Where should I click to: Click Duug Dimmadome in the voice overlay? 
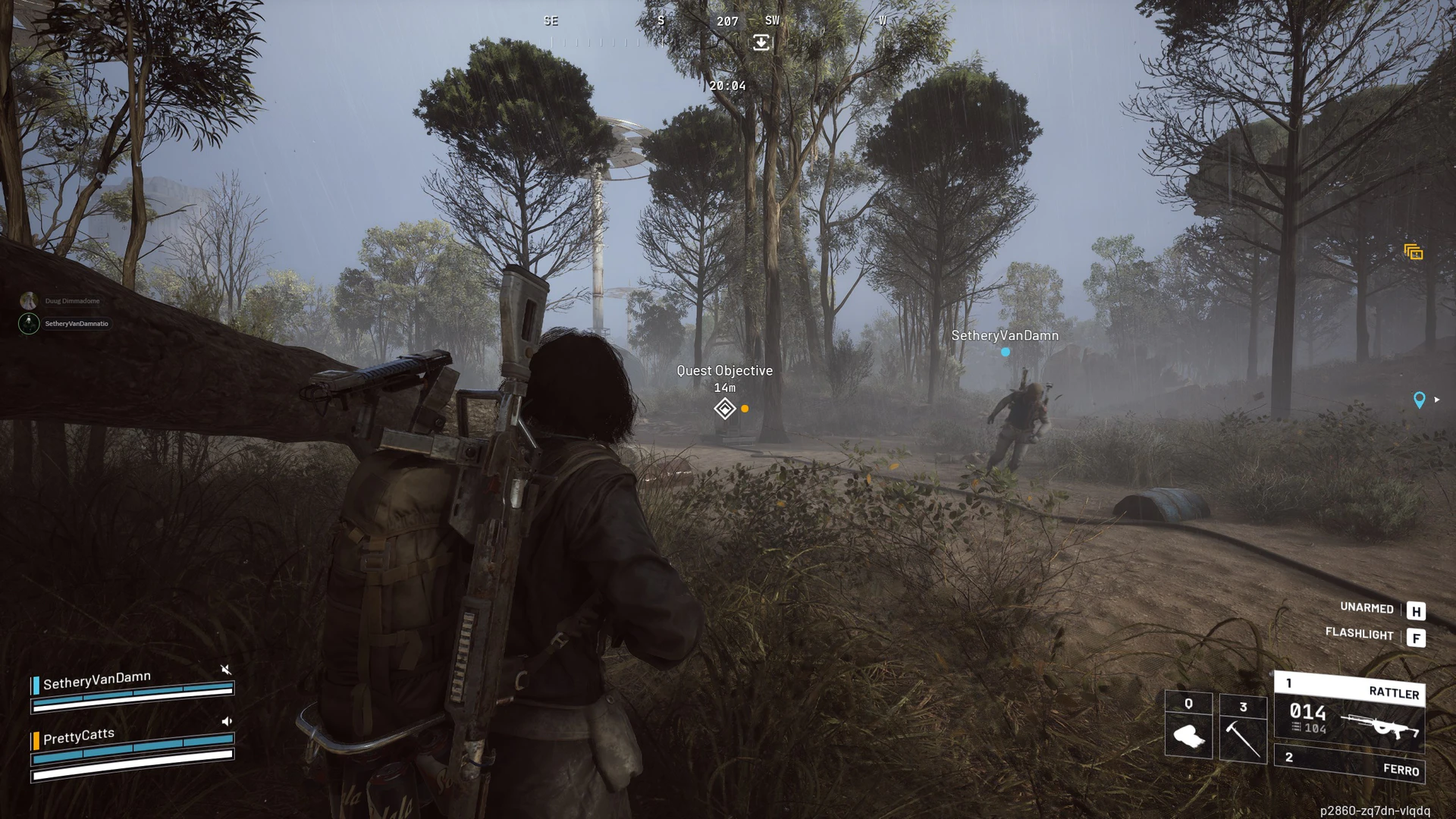pyautogui.click(x=72, y=301)
